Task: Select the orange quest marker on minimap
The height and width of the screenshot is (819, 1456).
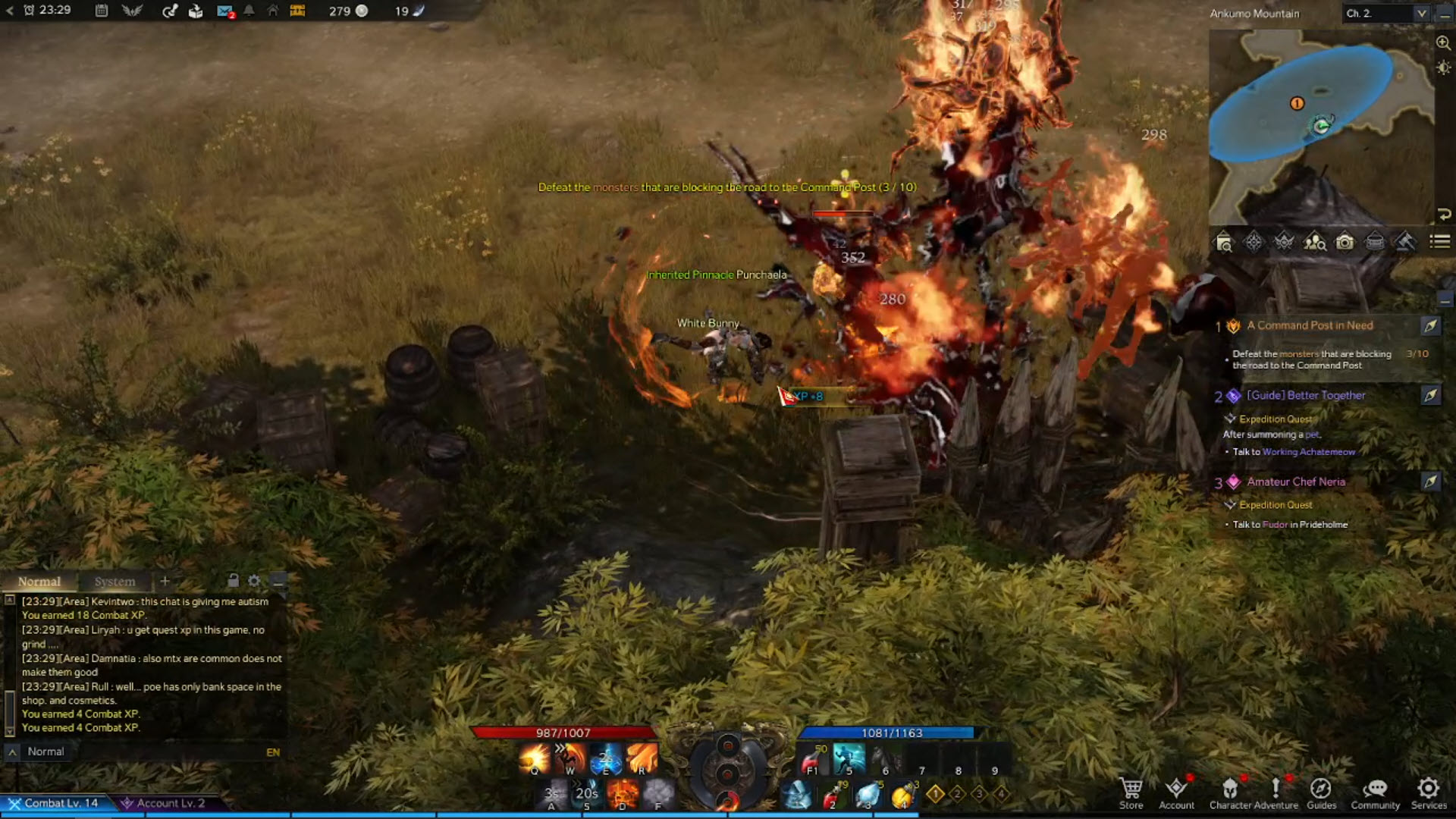Action: pos(1297,104)
